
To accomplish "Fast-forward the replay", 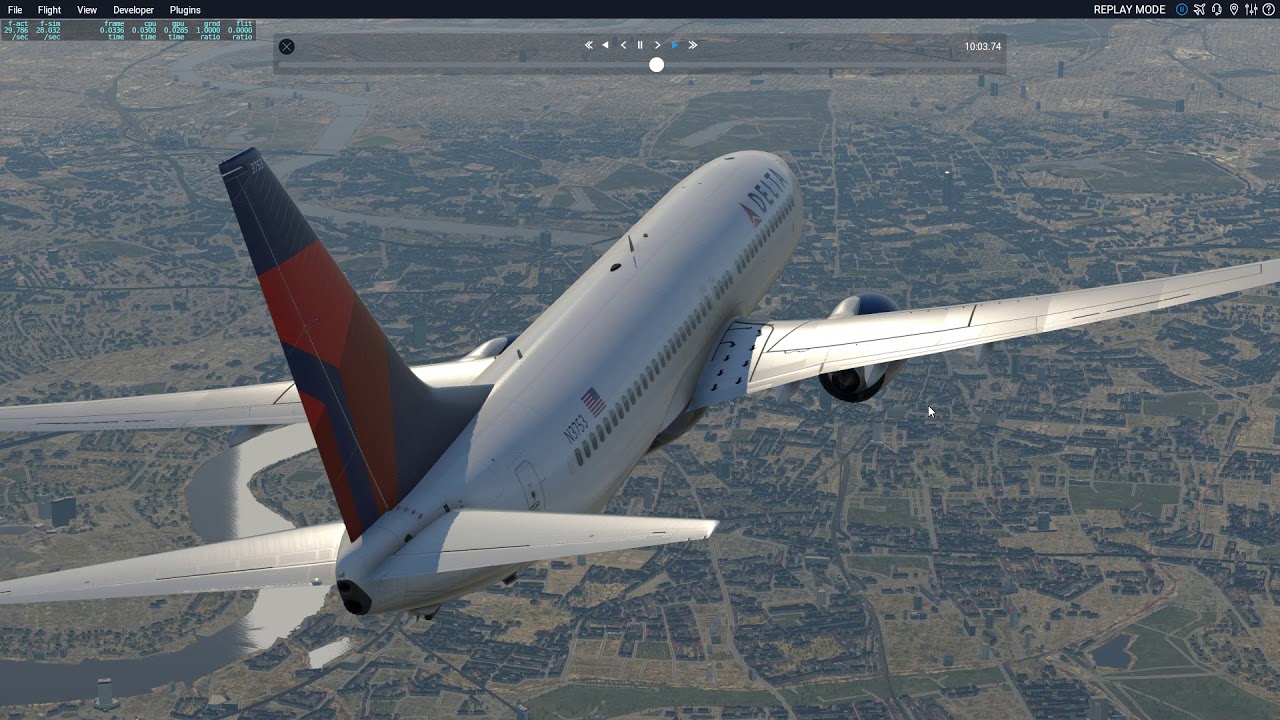I will (692, 45).
